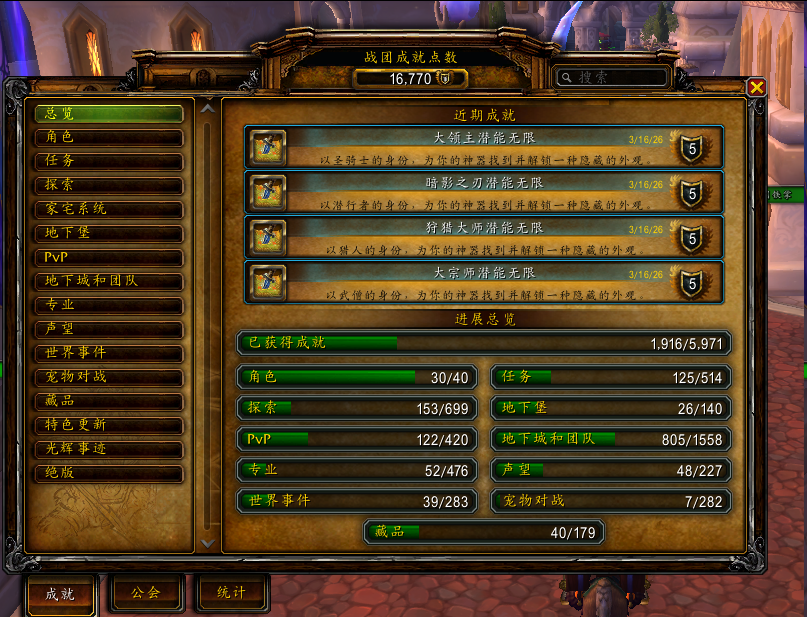Close the achievements window
The height and width of the screenshot is (617, 807).
[x=756, y=87]
